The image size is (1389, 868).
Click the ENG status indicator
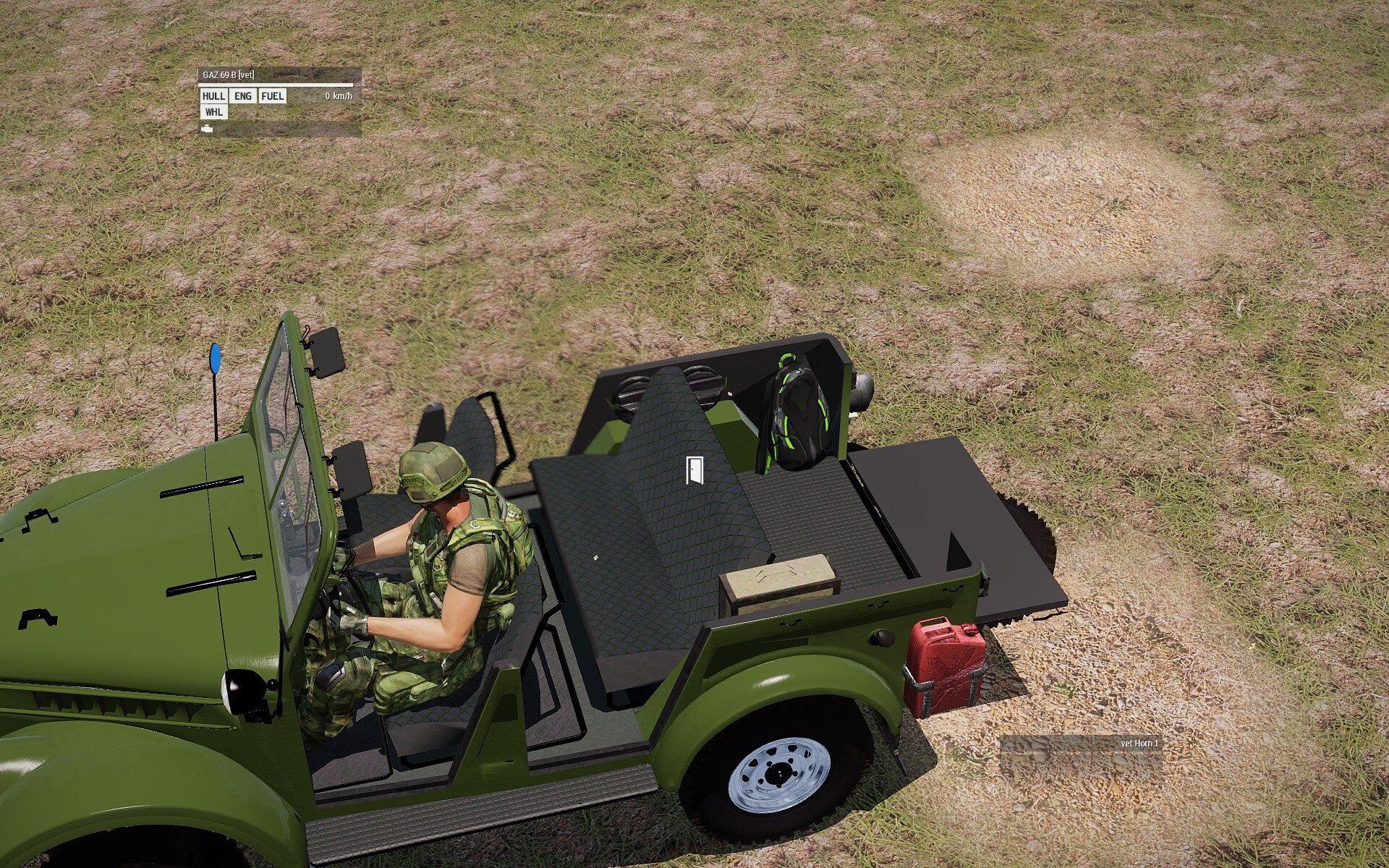pos(243,96)
